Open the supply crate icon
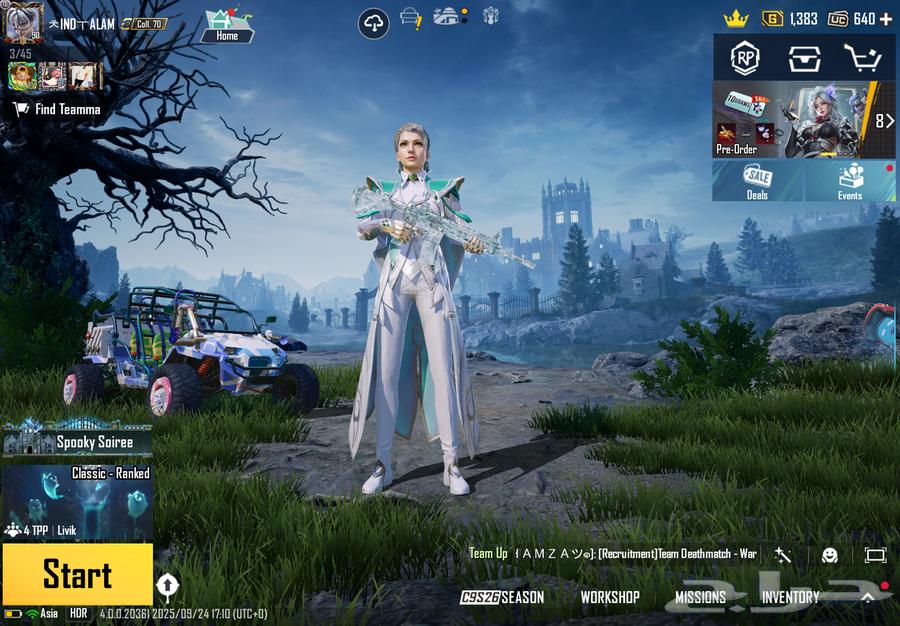This screenshot has width=900, height=626. coord(802,59)
